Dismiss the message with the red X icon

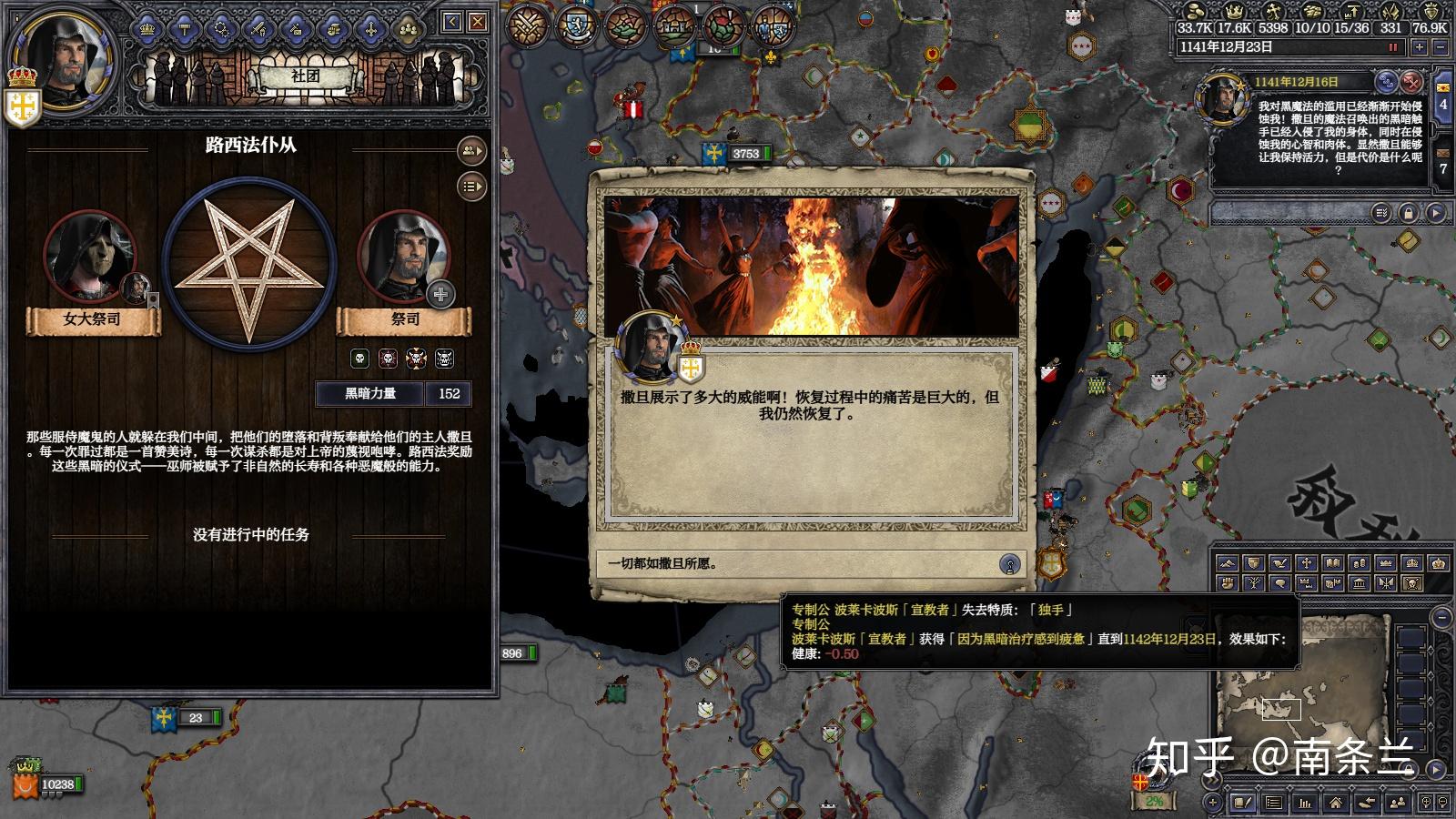pyautogui.click(x=1410, y=81)
